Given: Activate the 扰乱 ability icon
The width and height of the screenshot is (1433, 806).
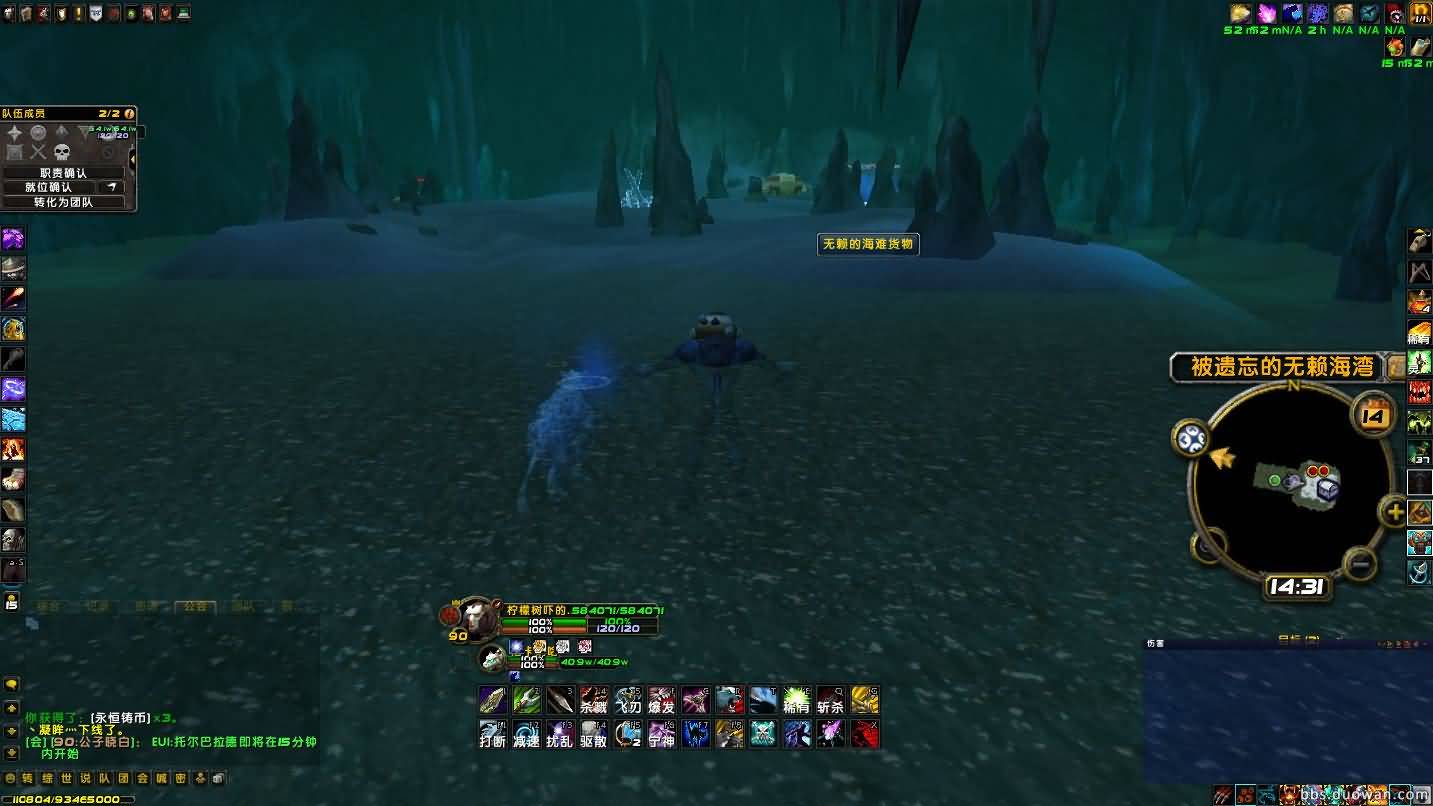Looking at the screenshot, I should [x=560, y=734].
